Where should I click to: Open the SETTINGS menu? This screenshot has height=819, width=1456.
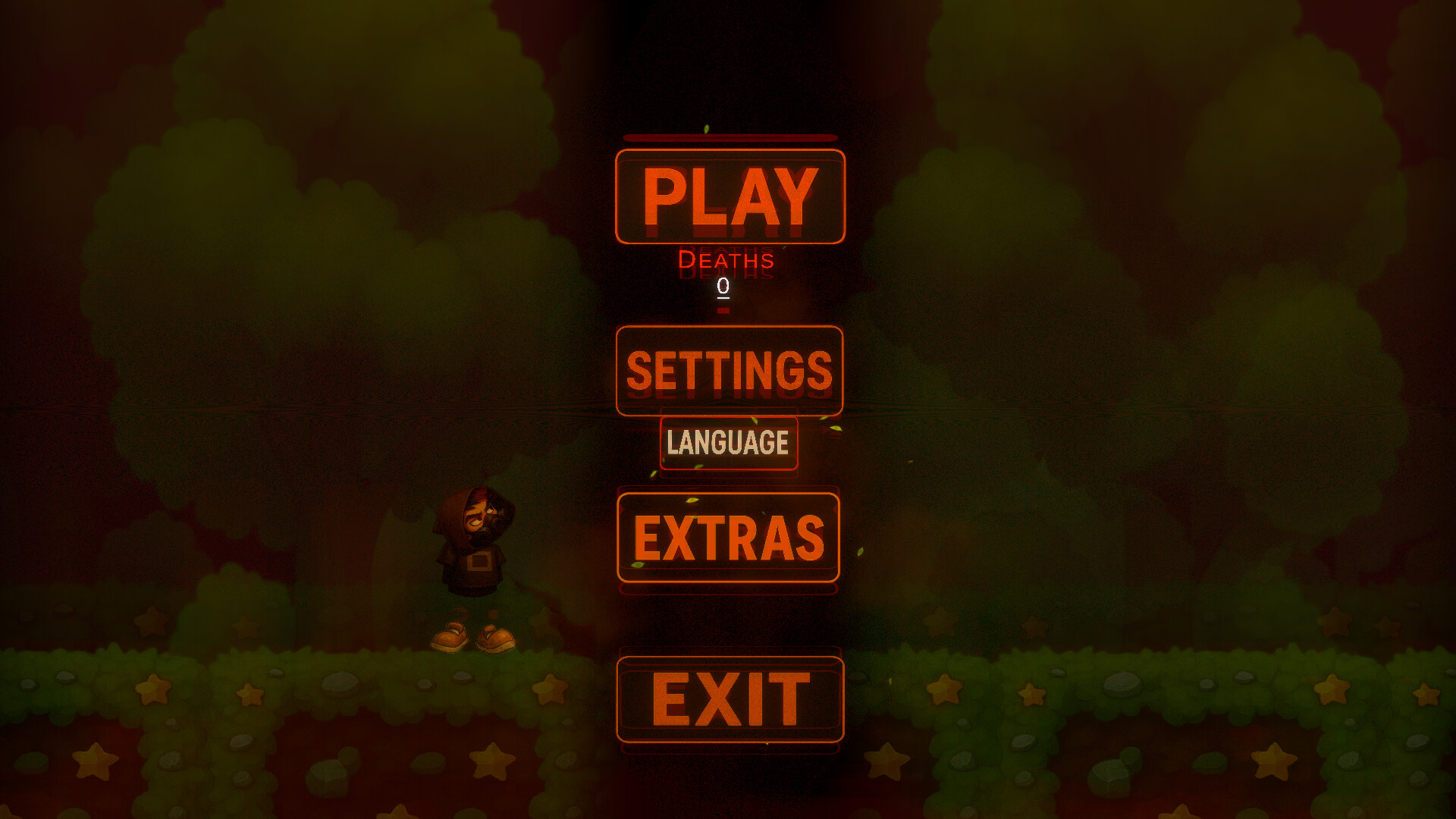click(730, 372)
